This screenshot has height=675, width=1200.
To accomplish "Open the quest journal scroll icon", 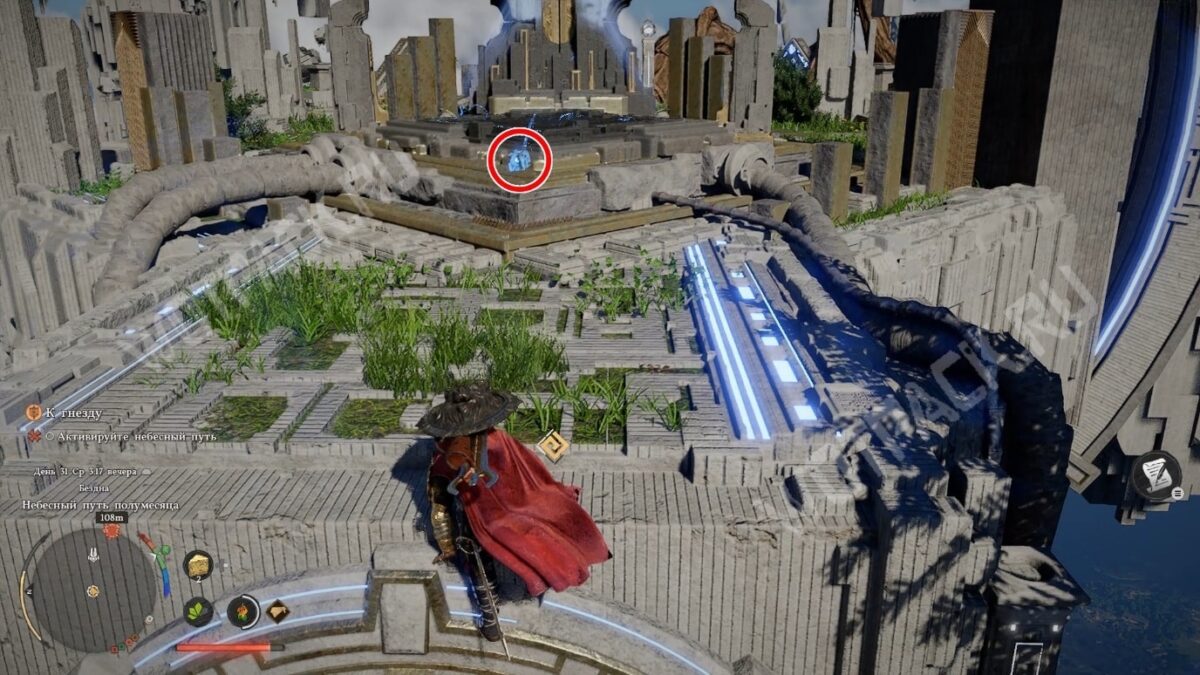I will pyautogui.click(x=1157, y=475).
